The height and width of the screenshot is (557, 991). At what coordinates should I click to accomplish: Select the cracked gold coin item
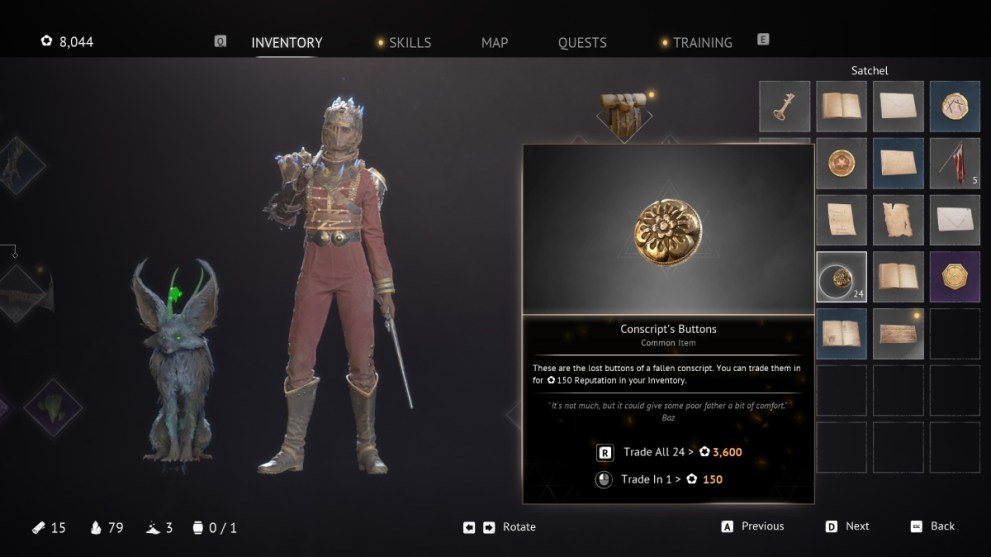[955, 106]
